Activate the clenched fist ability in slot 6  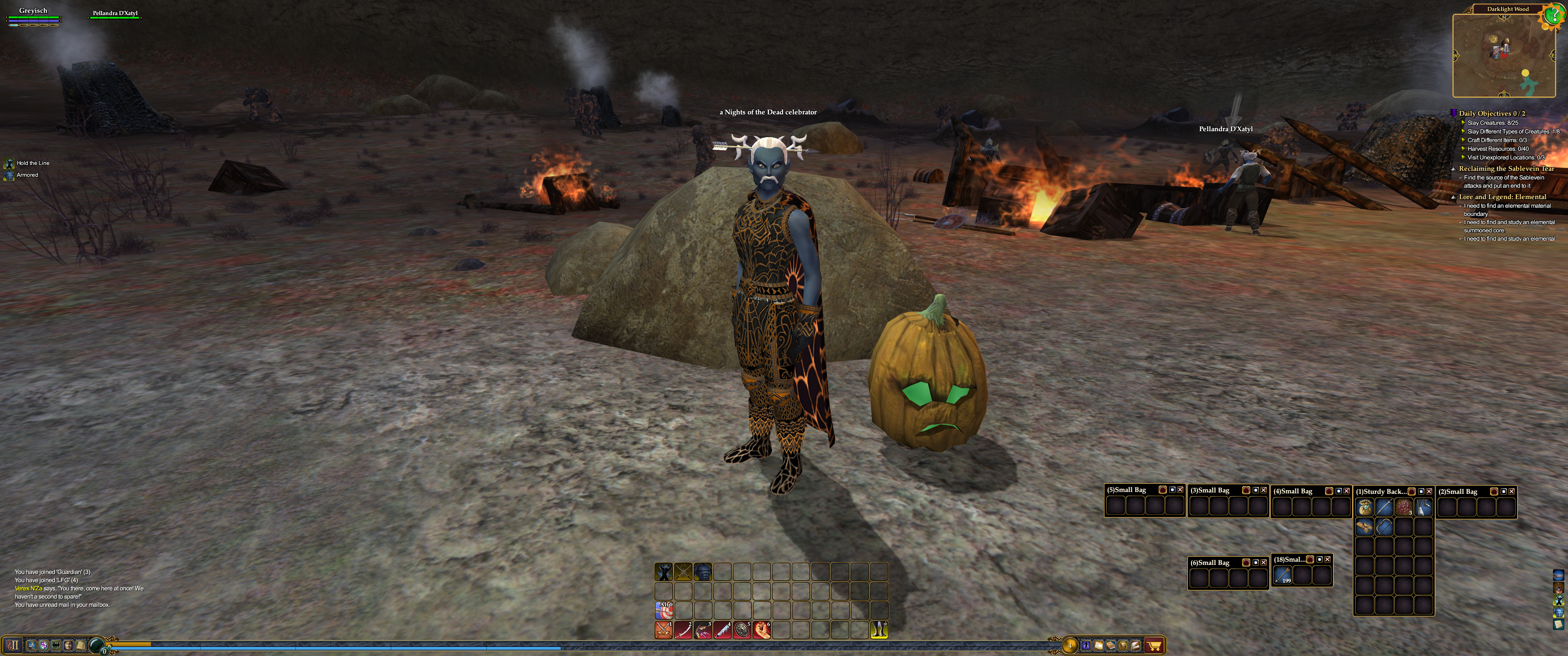762,630
